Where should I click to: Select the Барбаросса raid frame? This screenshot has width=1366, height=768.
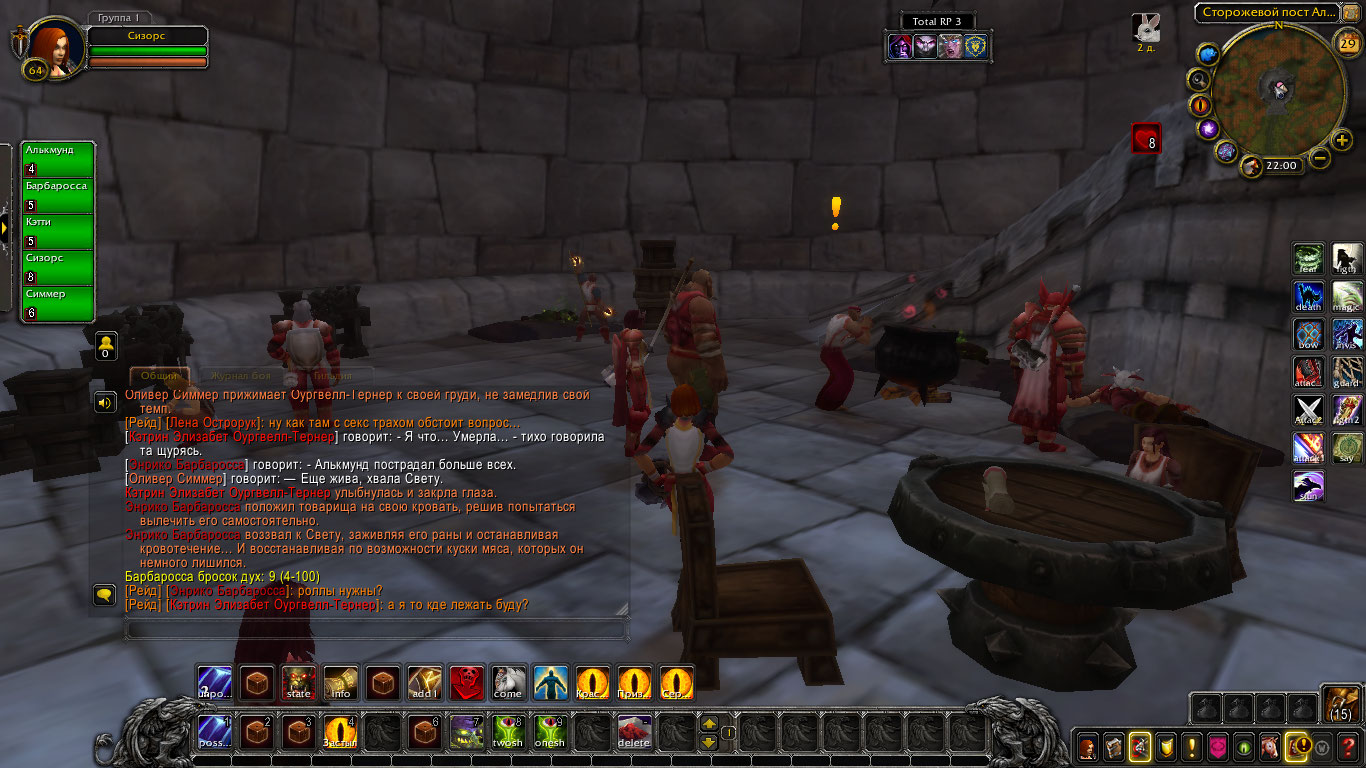tap(58, 195)
